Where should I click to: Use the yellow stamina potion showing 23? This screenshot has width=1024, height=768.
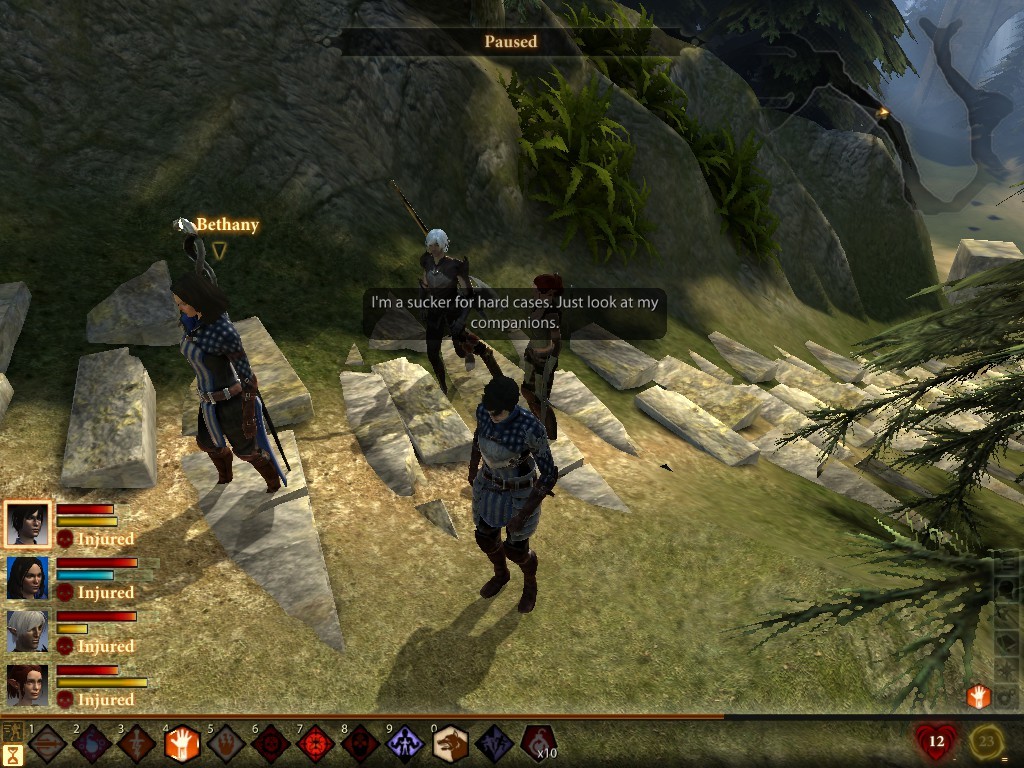988,742
